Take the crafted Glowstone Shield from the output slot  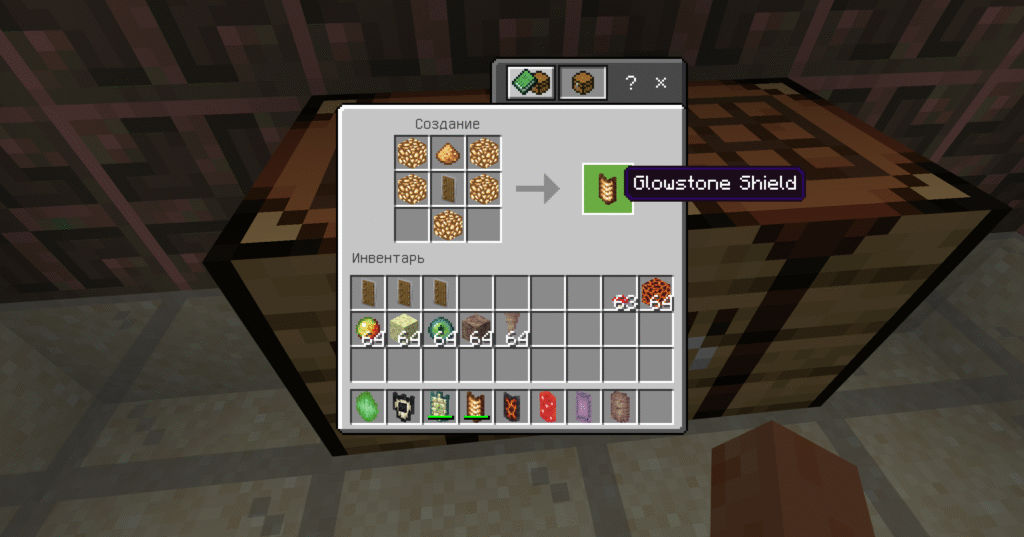[606, 188]
